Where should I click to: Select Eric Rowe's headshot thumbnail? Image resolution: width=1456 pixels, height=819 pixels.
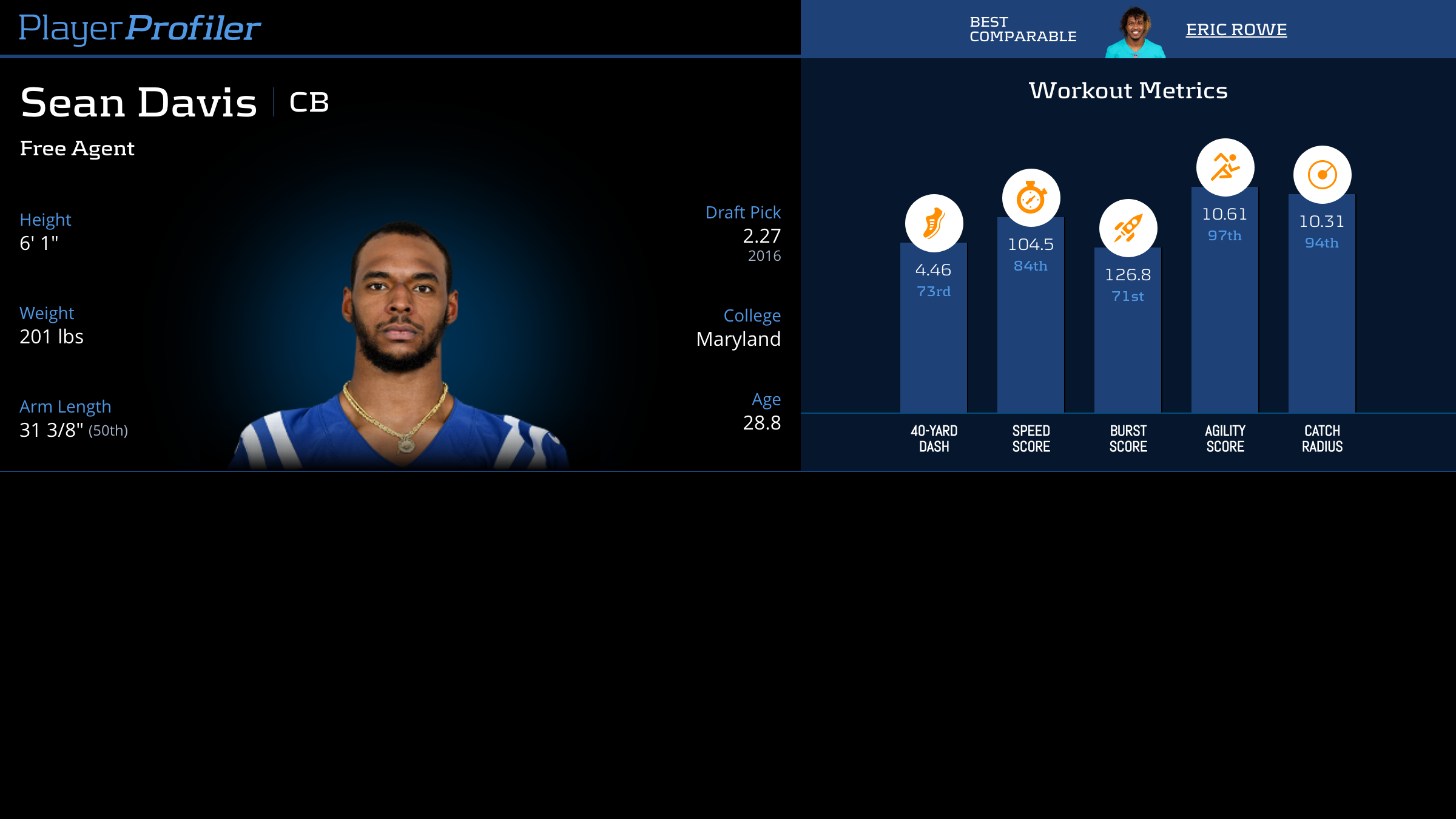pos(1135,33)
